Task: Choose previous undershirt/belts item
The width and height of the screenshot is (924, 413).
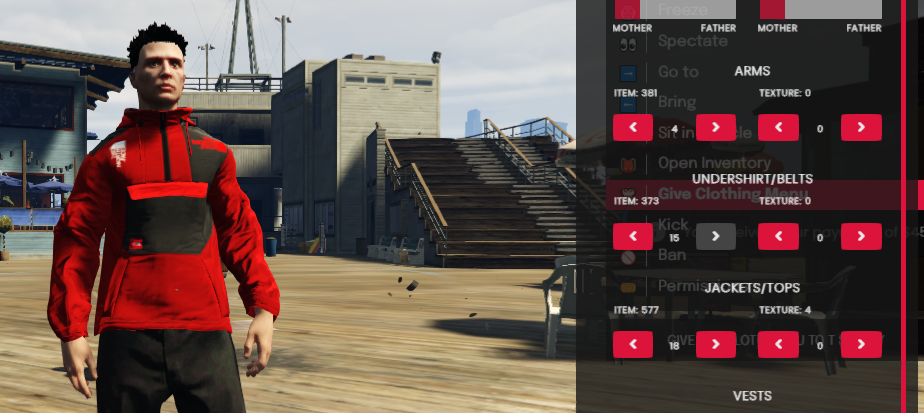Action: coord(633,236)
